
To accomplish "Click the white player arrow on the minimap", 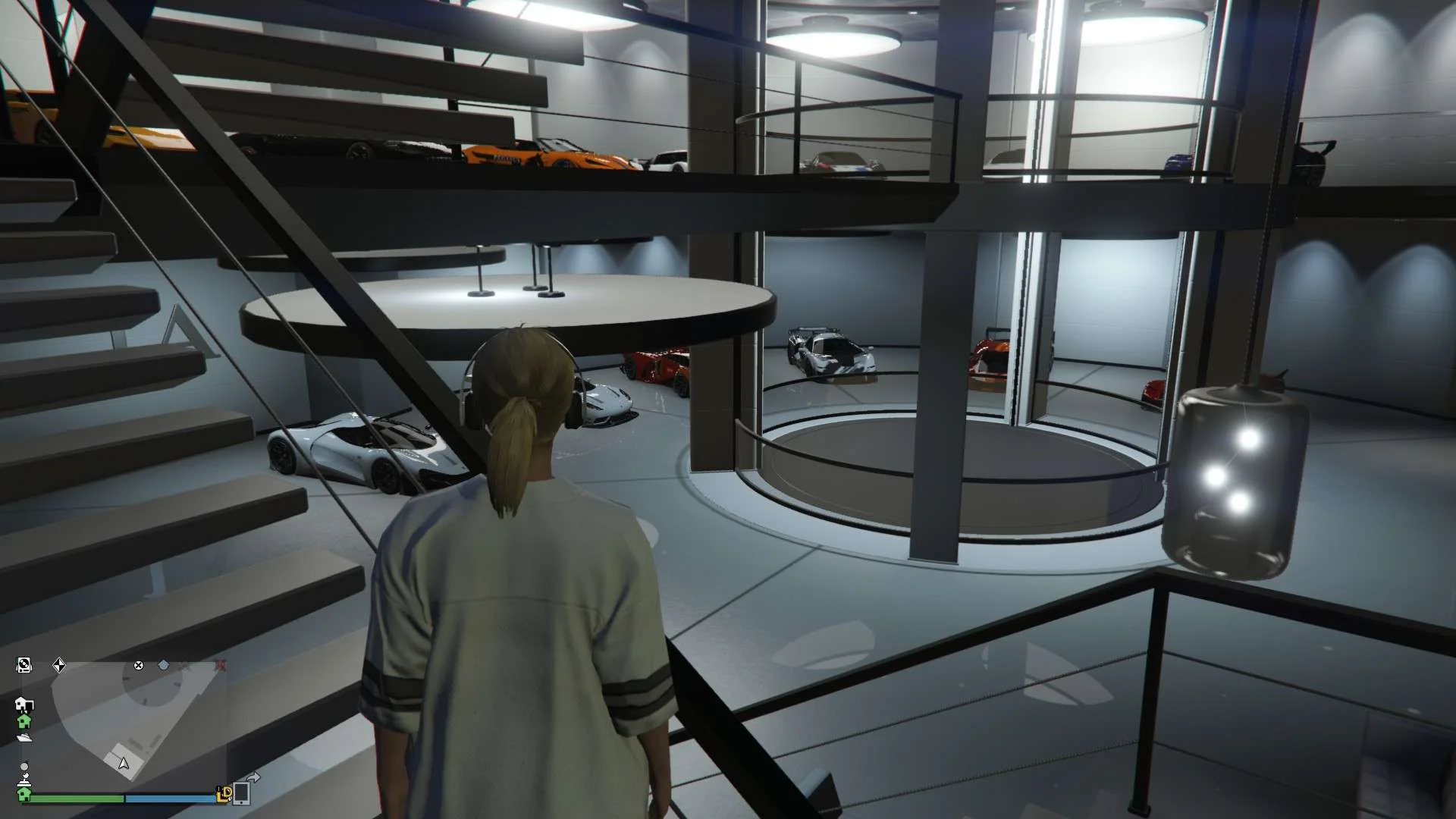I will tap(124, 763).
